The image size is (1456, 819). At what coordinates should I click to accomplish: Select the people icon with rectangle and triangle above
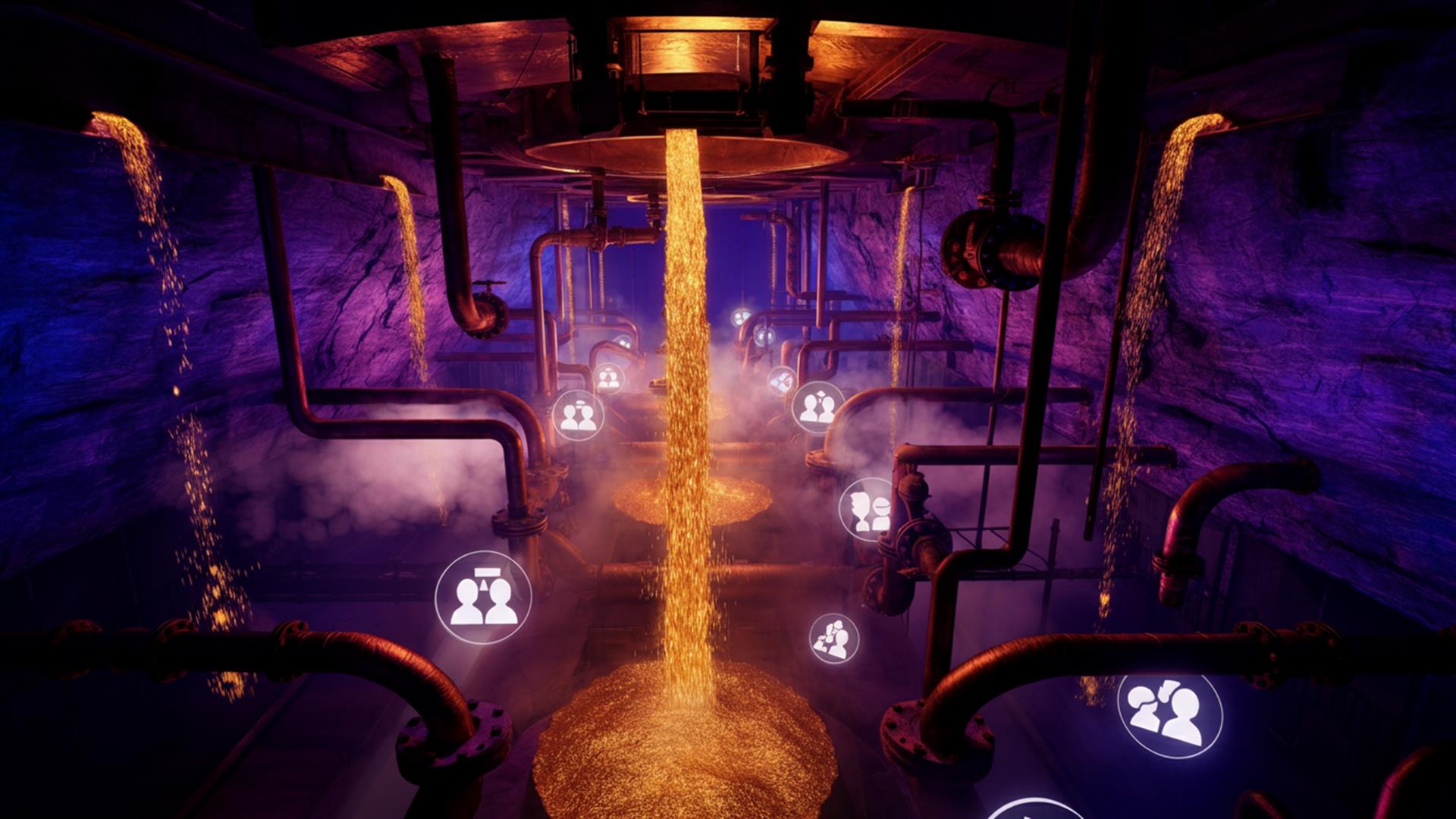point(483,598)
